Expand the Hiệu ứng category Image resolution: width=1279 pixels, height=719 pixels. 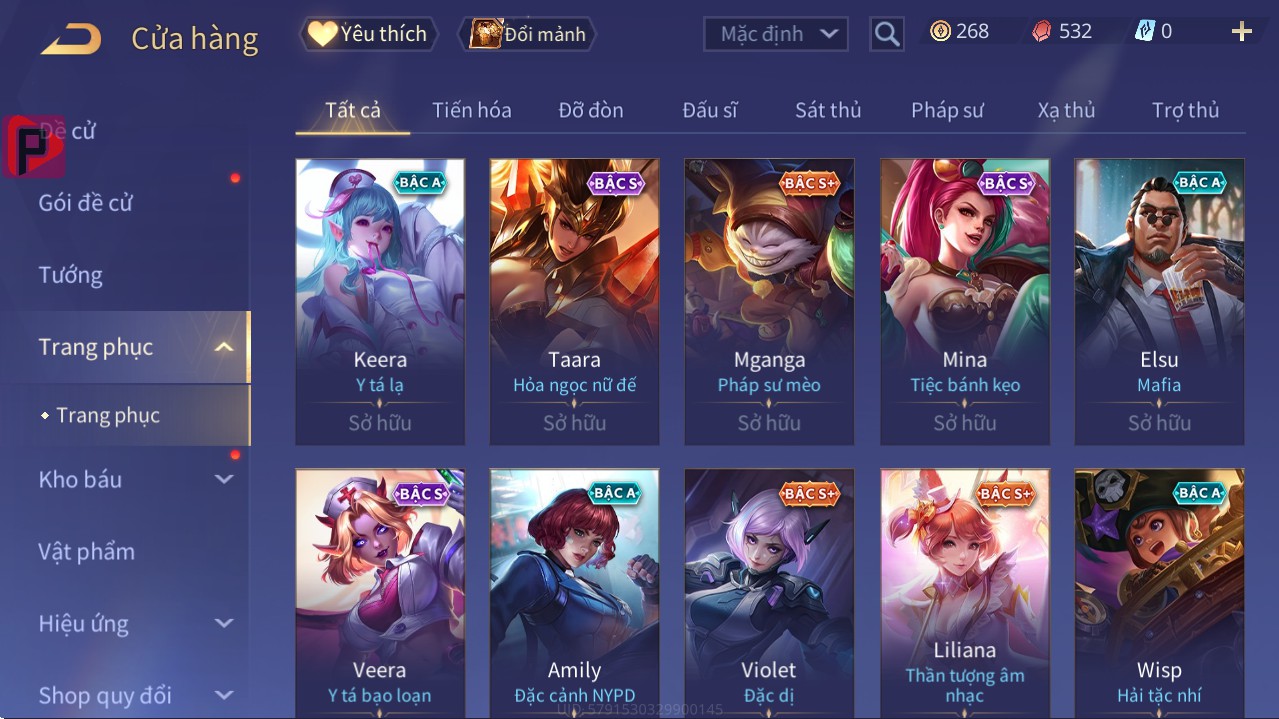(x=135, y=624)
